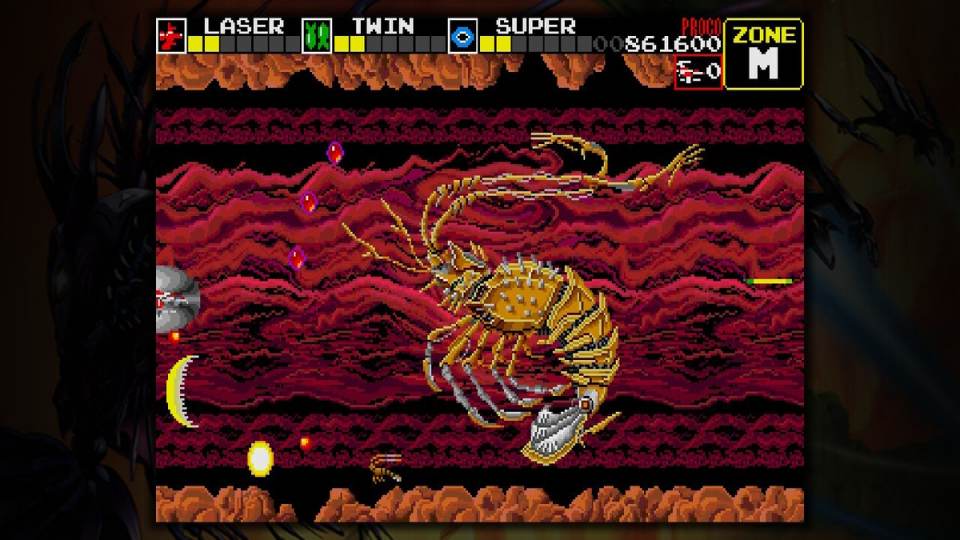
Task: Click the red Laser weapon icon
Action: tap(172, 37)
